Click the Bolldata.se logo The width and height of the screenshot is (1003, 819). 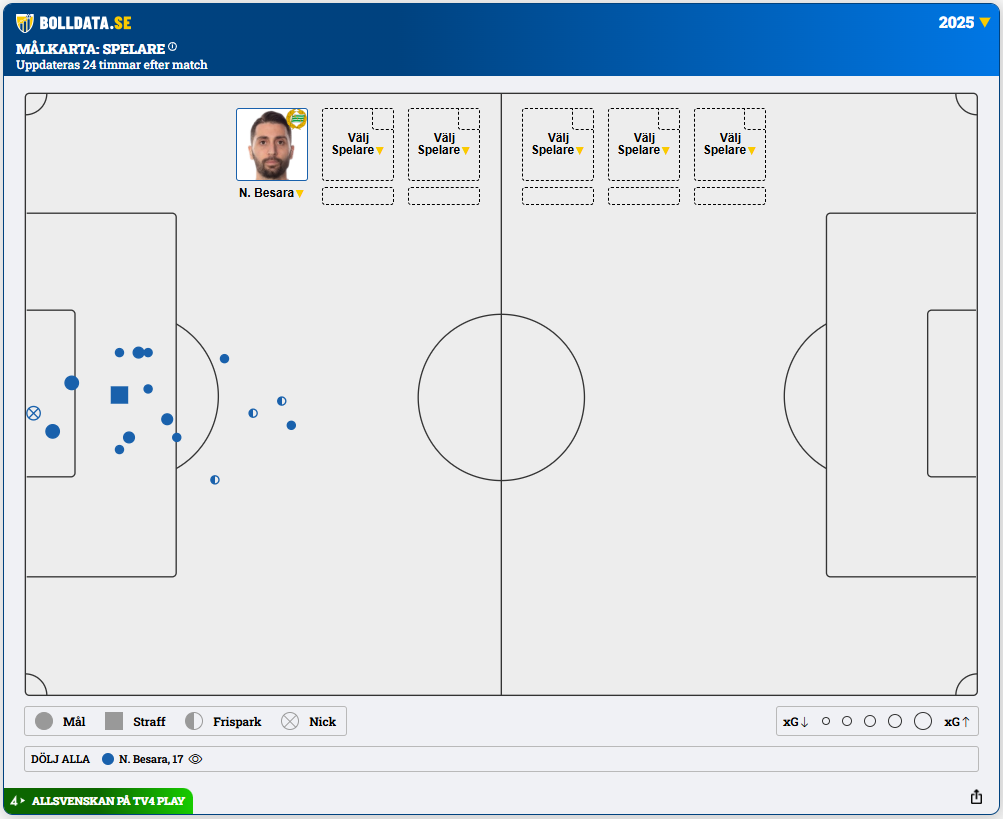click(x=74, y=23)
